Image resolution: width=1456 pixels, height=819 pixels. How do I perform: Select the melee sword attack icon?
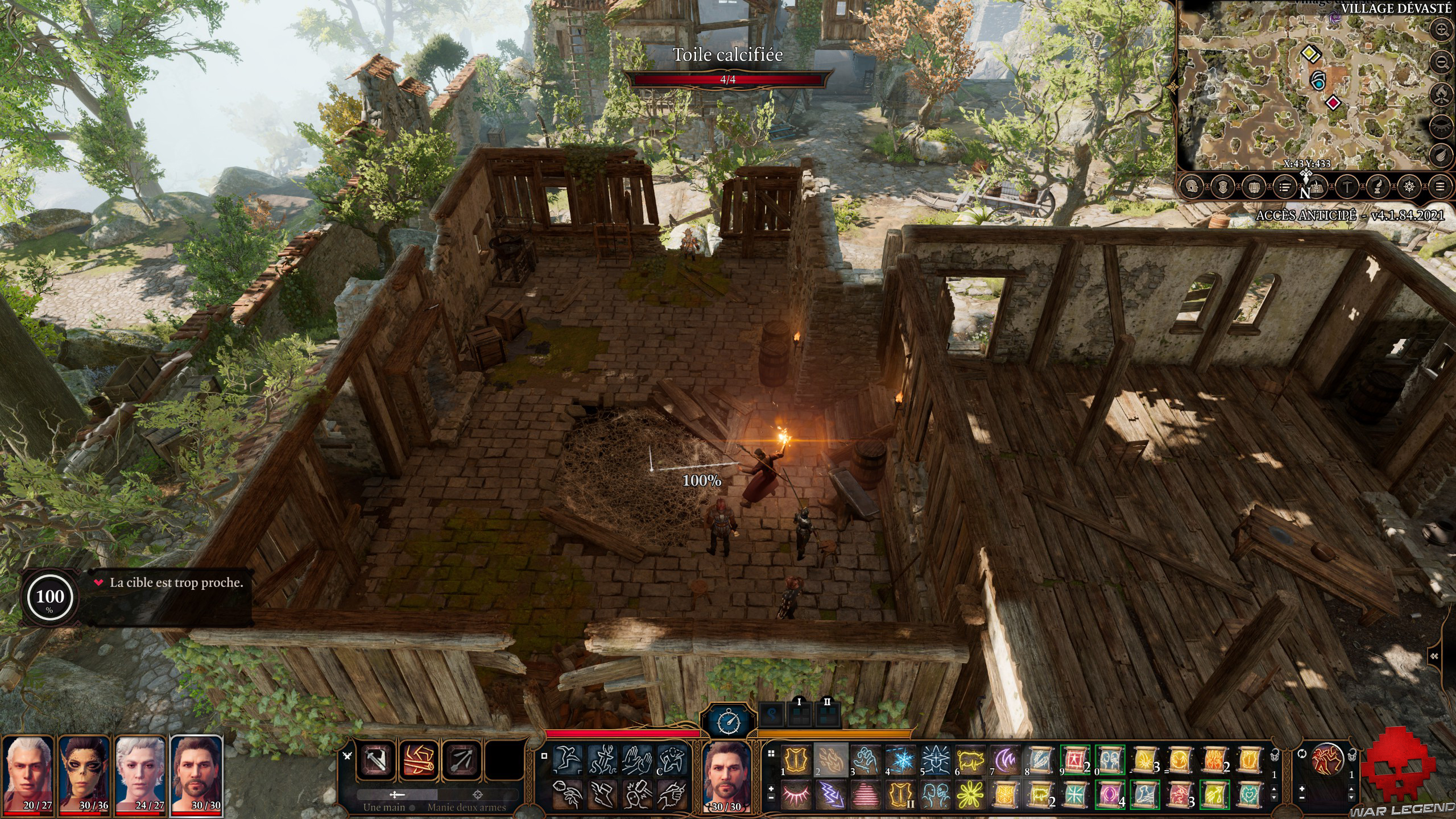(x=376, y=760)
